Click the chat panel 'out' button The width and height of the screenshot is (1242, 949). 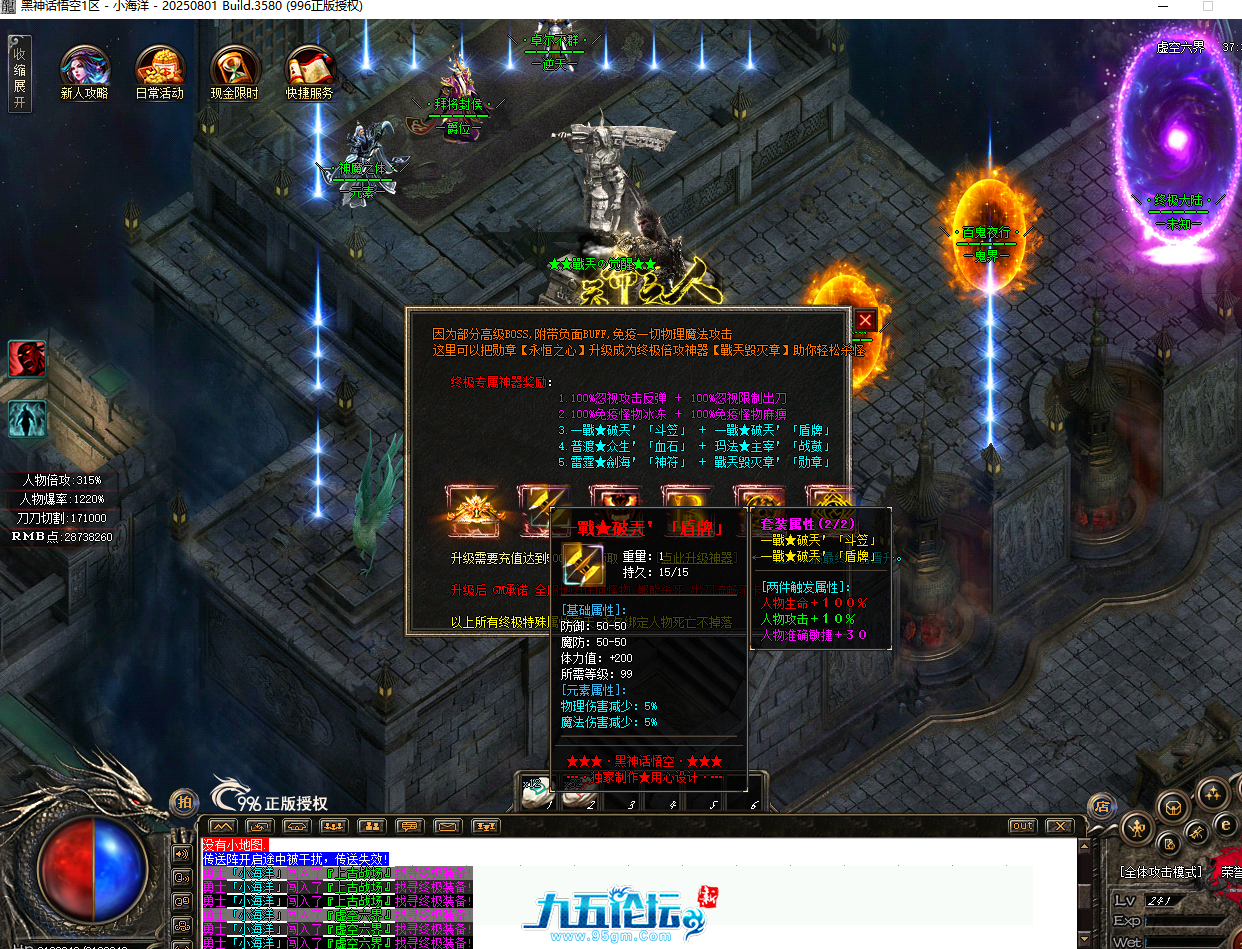(1022, 826)
